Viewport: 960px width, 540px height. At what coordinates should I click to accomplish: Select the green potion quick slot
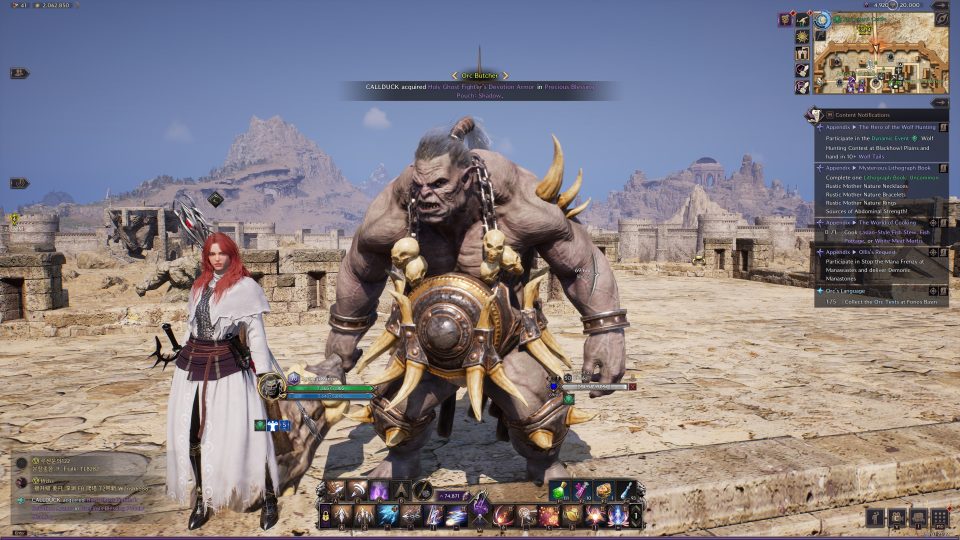coord(560,490)
